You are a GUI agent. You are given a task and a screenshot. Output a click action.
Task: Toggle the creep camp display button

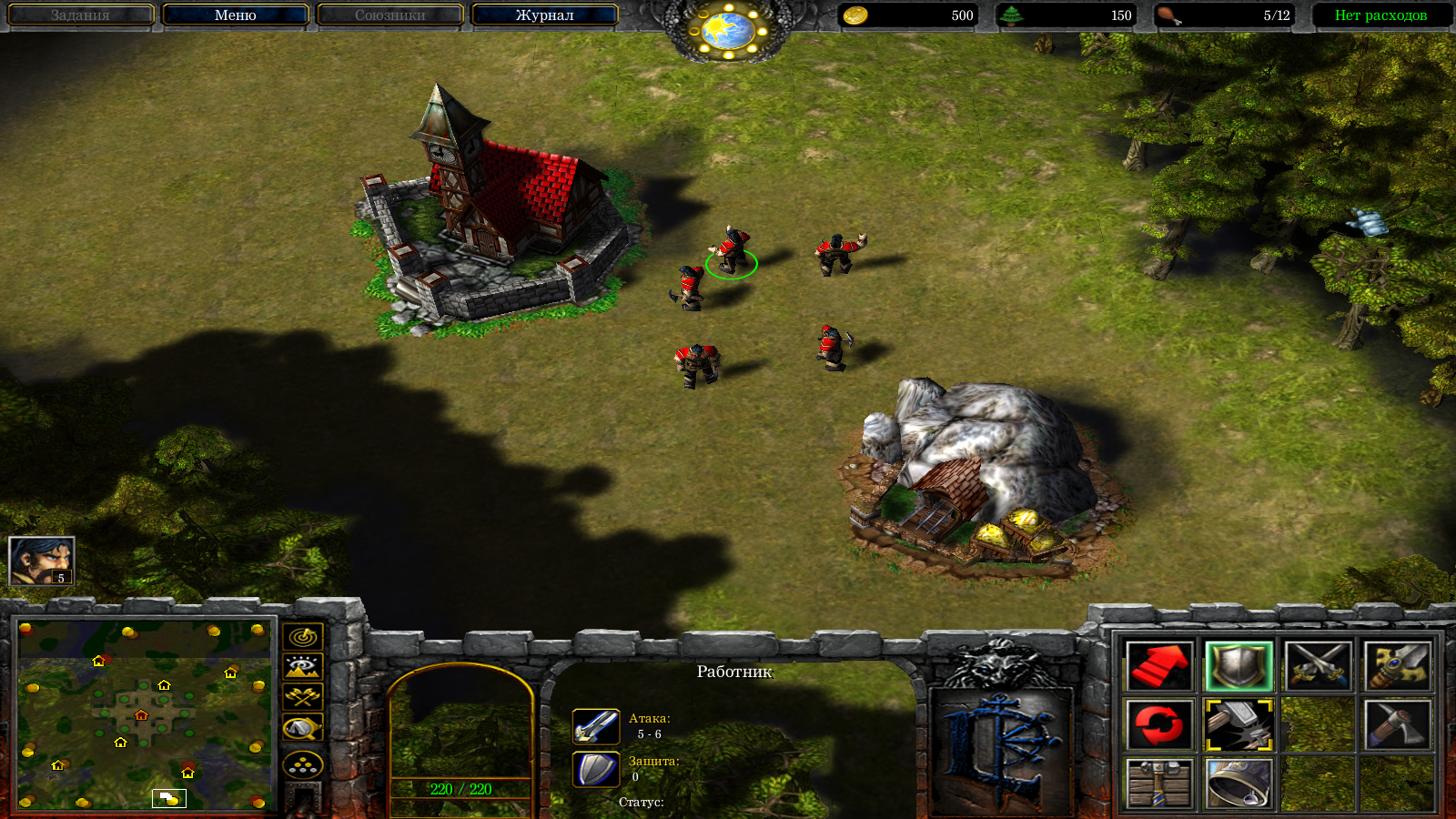[x=303, y=728]
